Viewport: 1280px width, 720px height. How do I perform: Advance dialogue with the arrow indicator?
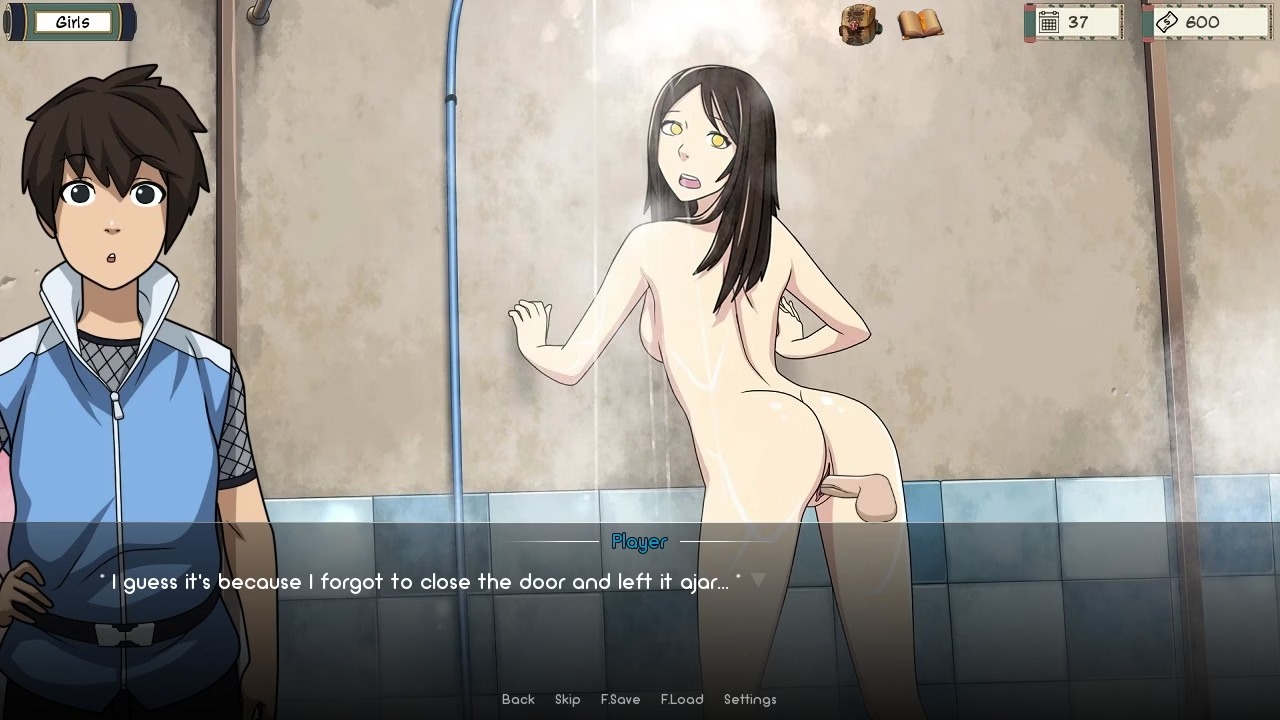tap(758, 580)
